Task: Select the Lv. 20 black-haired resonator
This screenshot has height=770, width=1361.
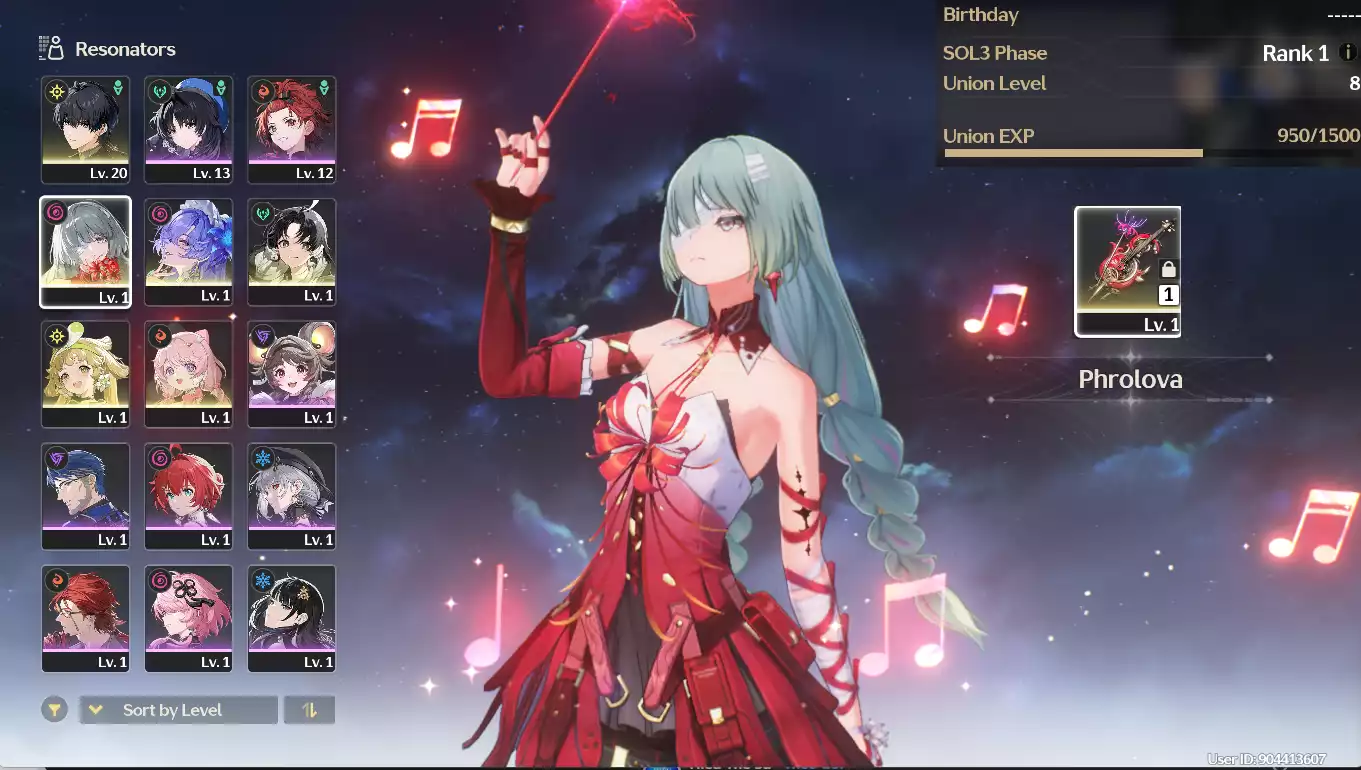Action: coord(86,130)
